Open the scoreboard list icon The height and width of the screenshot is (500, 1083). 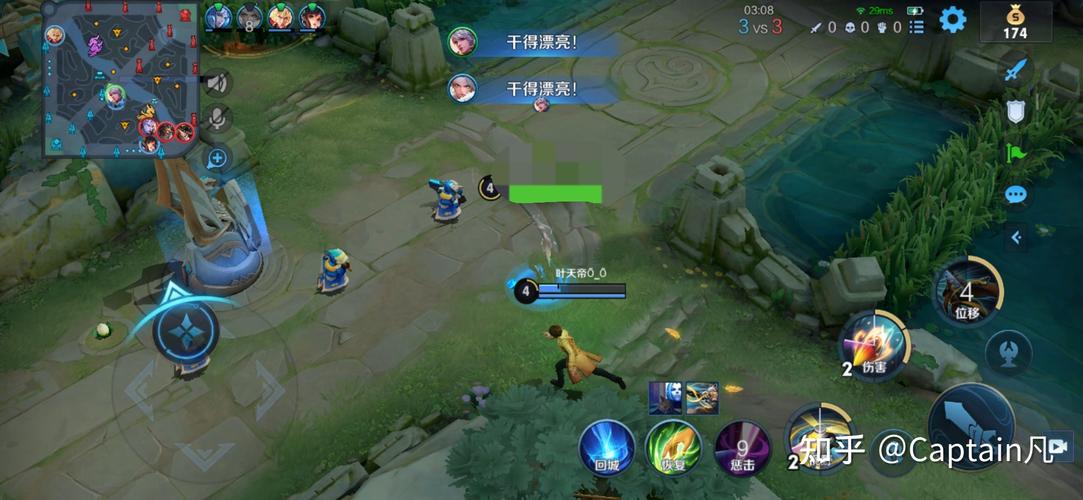[917, 27]
